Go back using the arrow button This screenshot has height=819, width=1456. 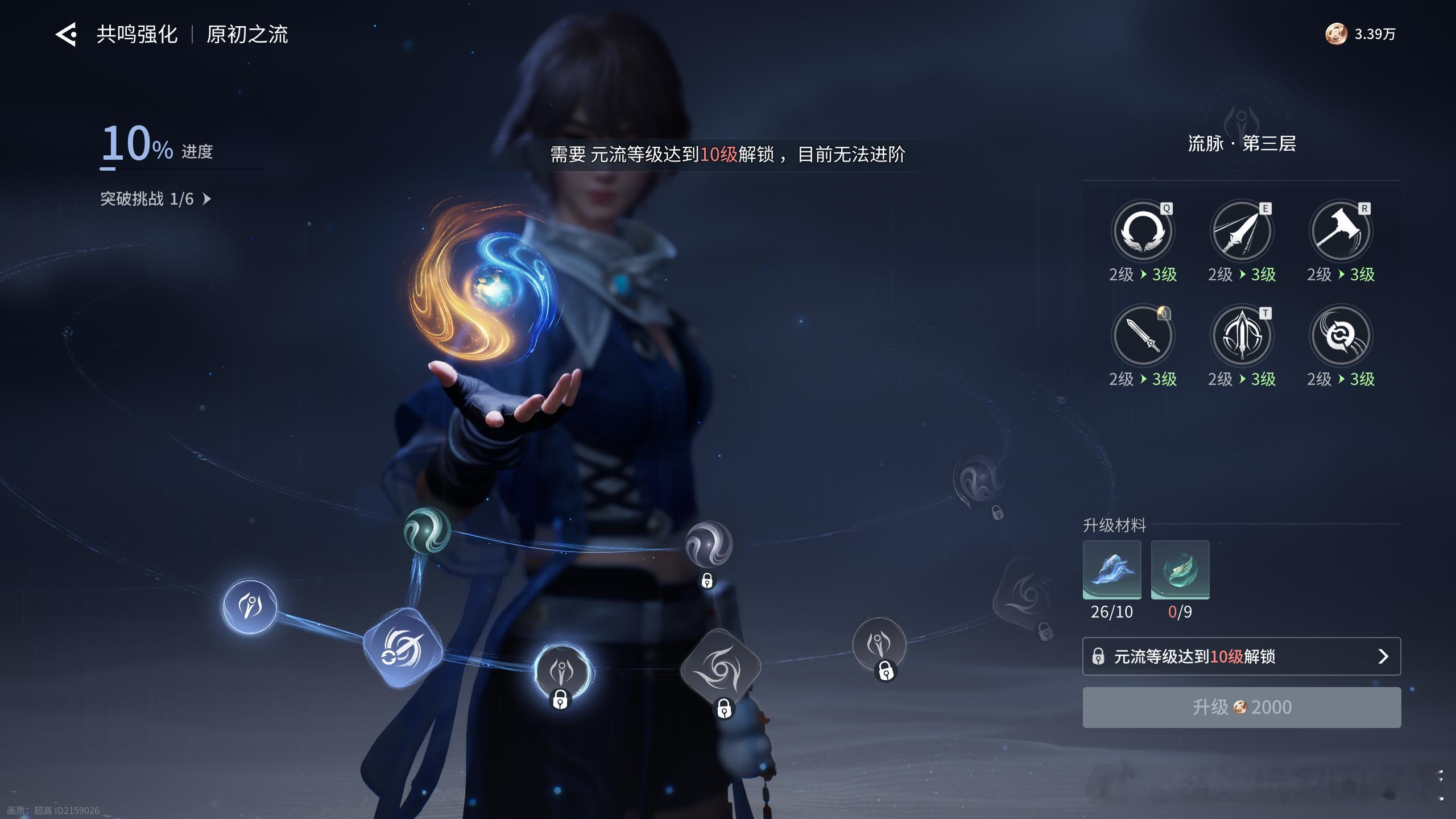pos(66,35)
